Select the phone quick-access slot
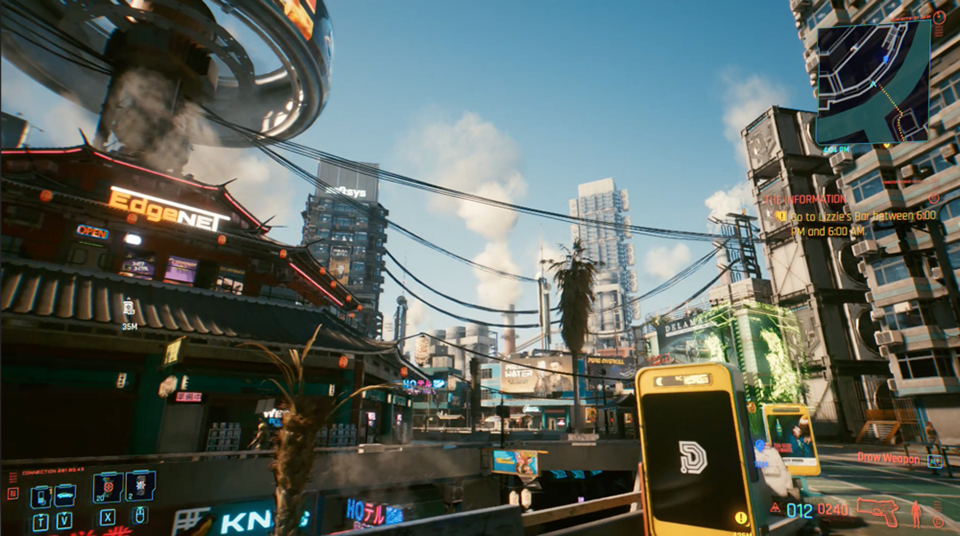This screenshot has width=960, height=536. pos(41,495)
